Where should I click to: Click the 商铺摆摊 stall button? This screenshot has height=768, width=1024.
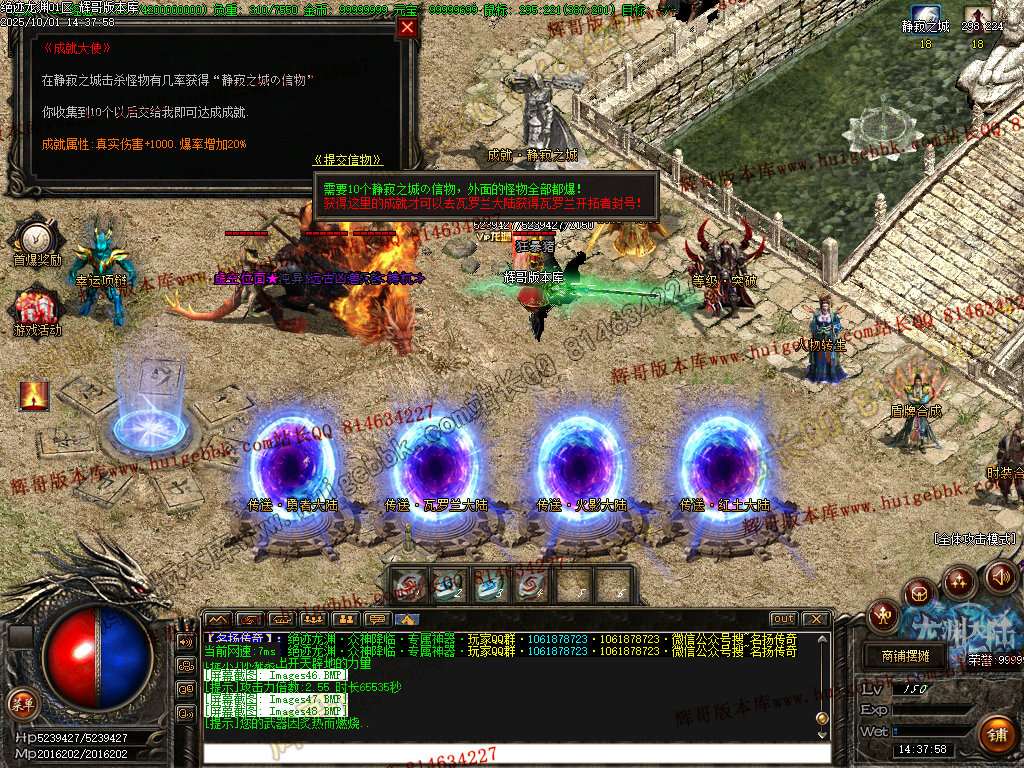(x=905, y=656)
